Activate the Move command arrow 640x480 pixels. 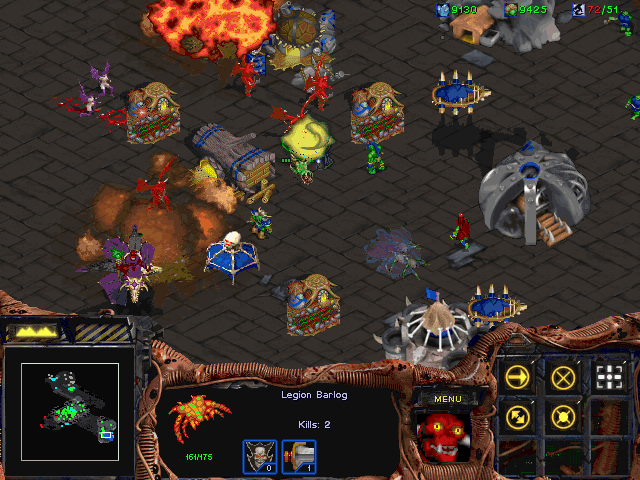click(x=519, y=377)
